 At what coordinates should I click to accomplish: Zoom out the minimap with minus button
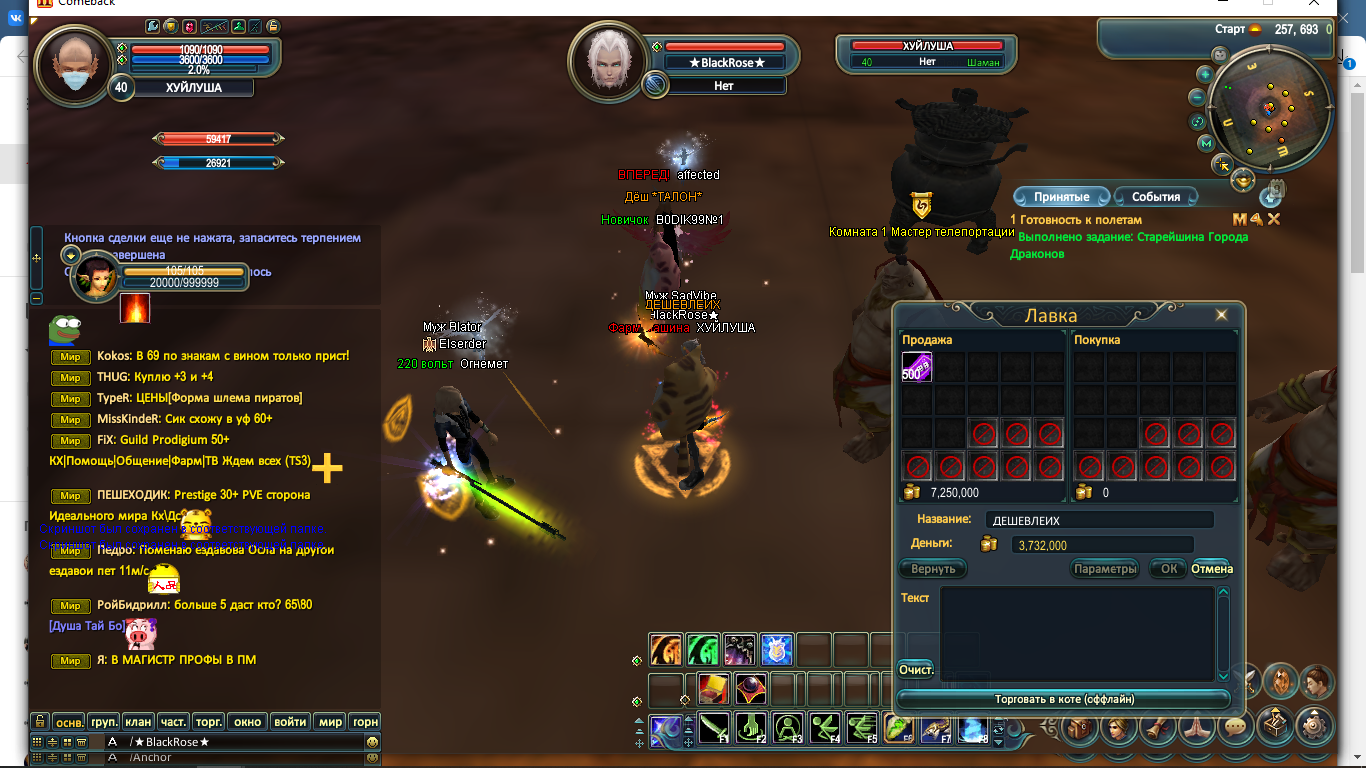pyautogui.click(x=1197, y=98)
